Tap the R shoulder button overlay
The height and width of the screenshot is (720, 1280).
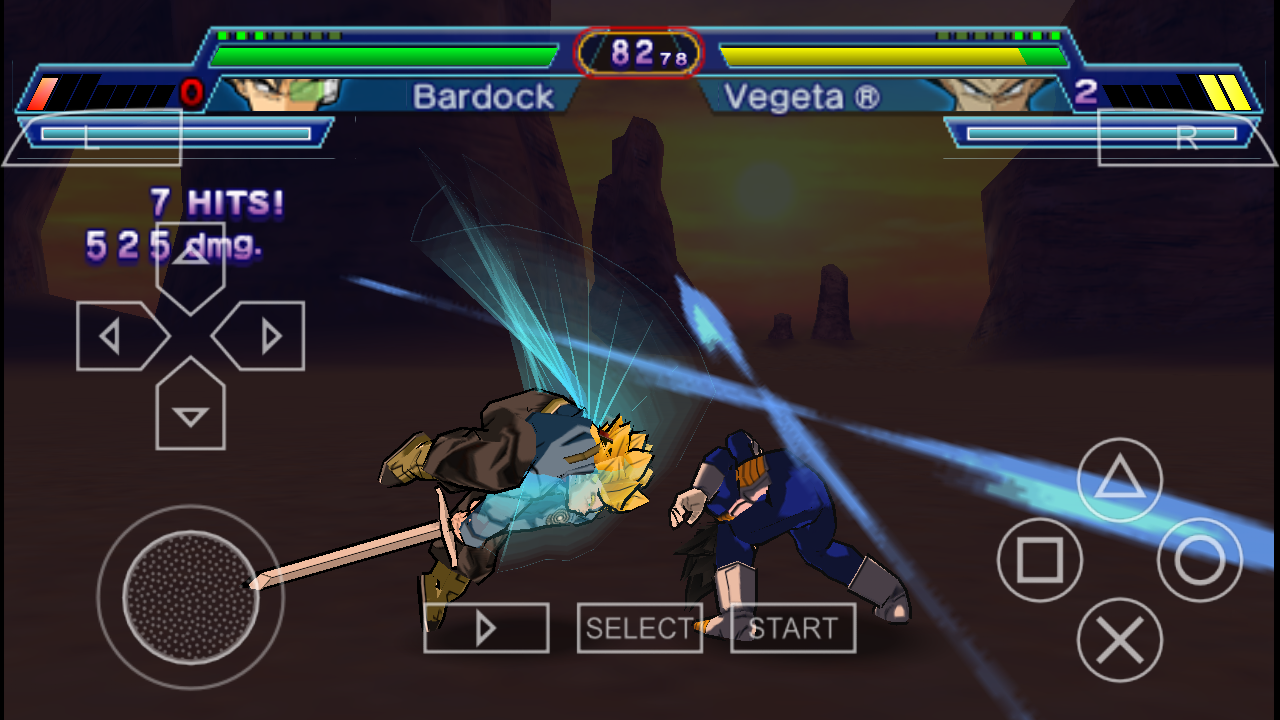click(x=1186, y=137)
